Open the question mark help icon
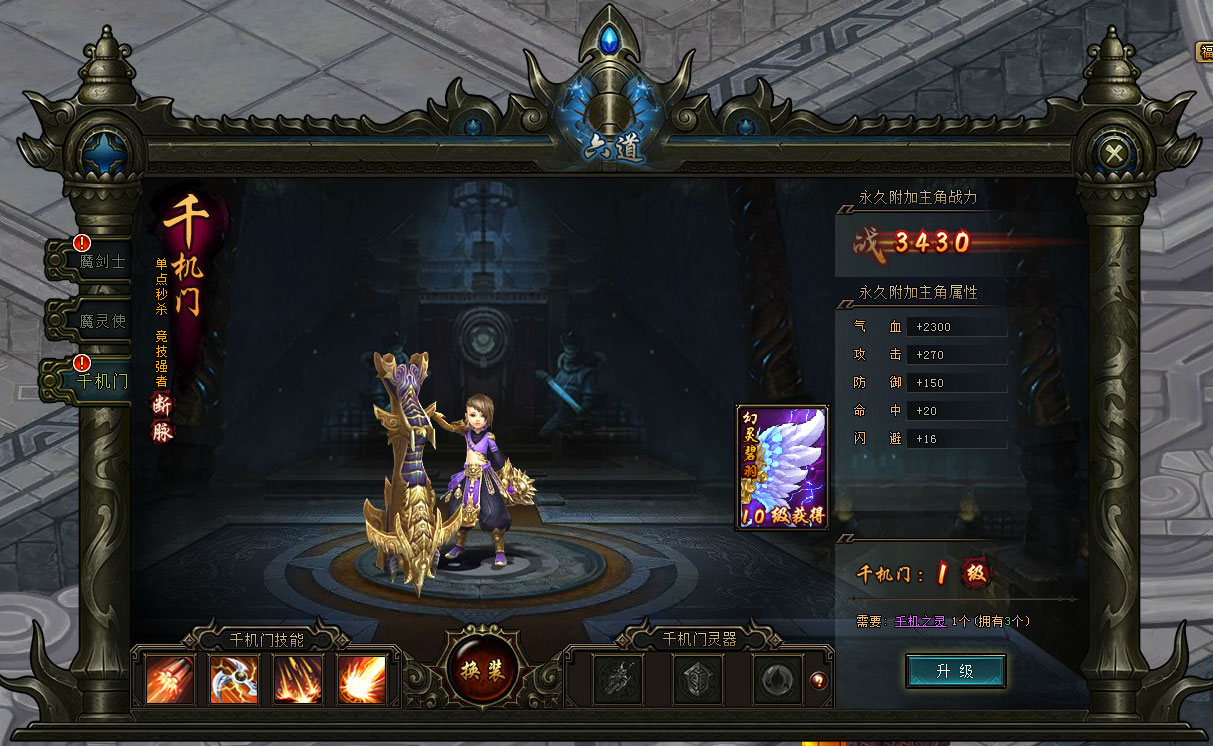The height and width of the screenshot is (746, 1213). tap(820, 680)
